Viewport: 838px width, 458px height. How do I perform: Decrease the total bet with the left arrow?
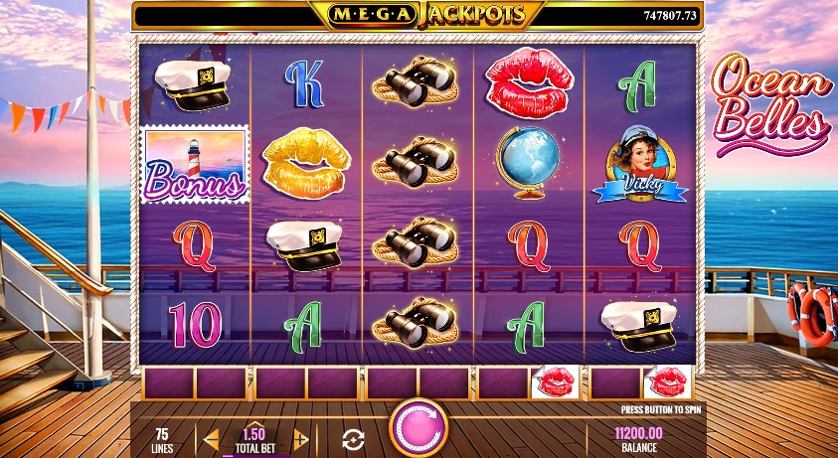point(211,437)
